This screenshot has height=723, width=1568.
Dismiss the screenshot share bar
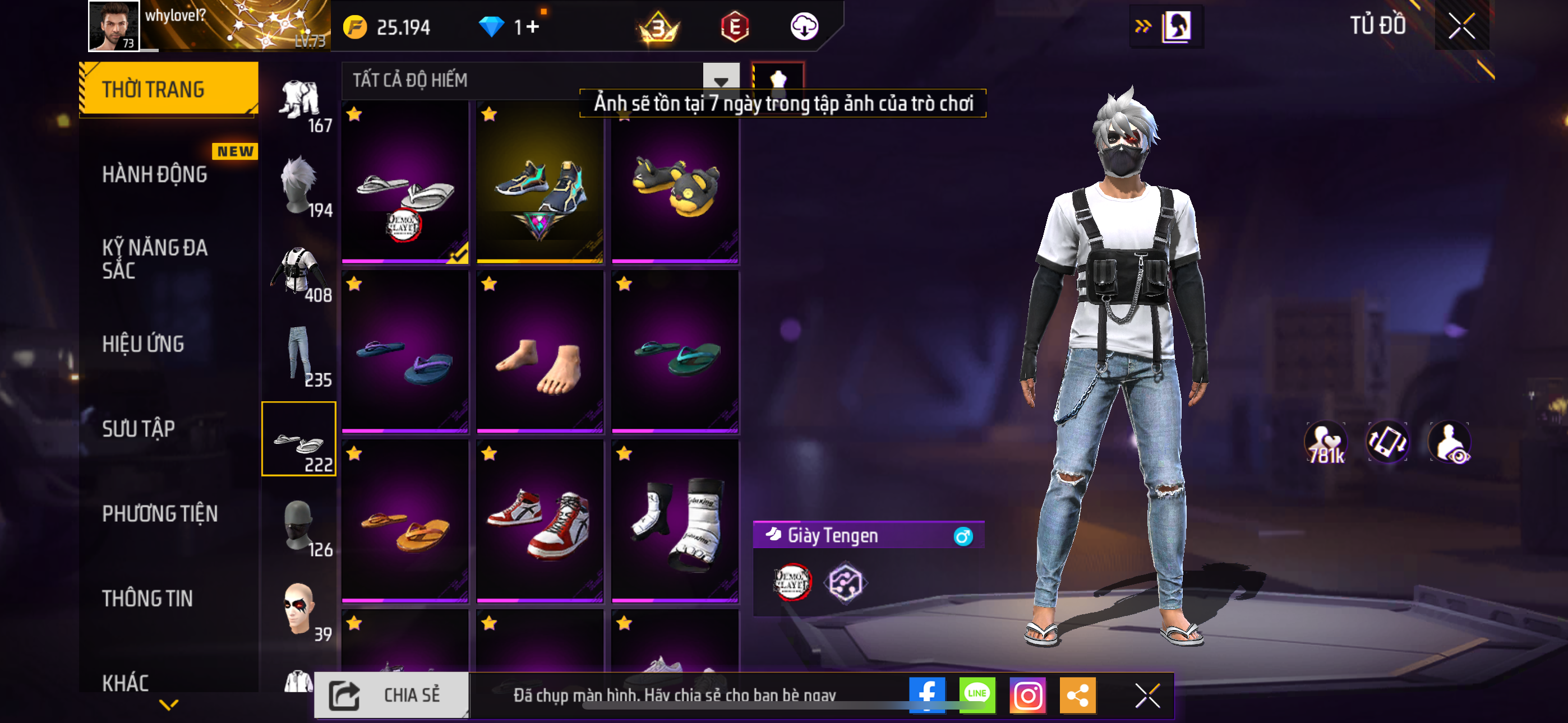[1147, 695]
